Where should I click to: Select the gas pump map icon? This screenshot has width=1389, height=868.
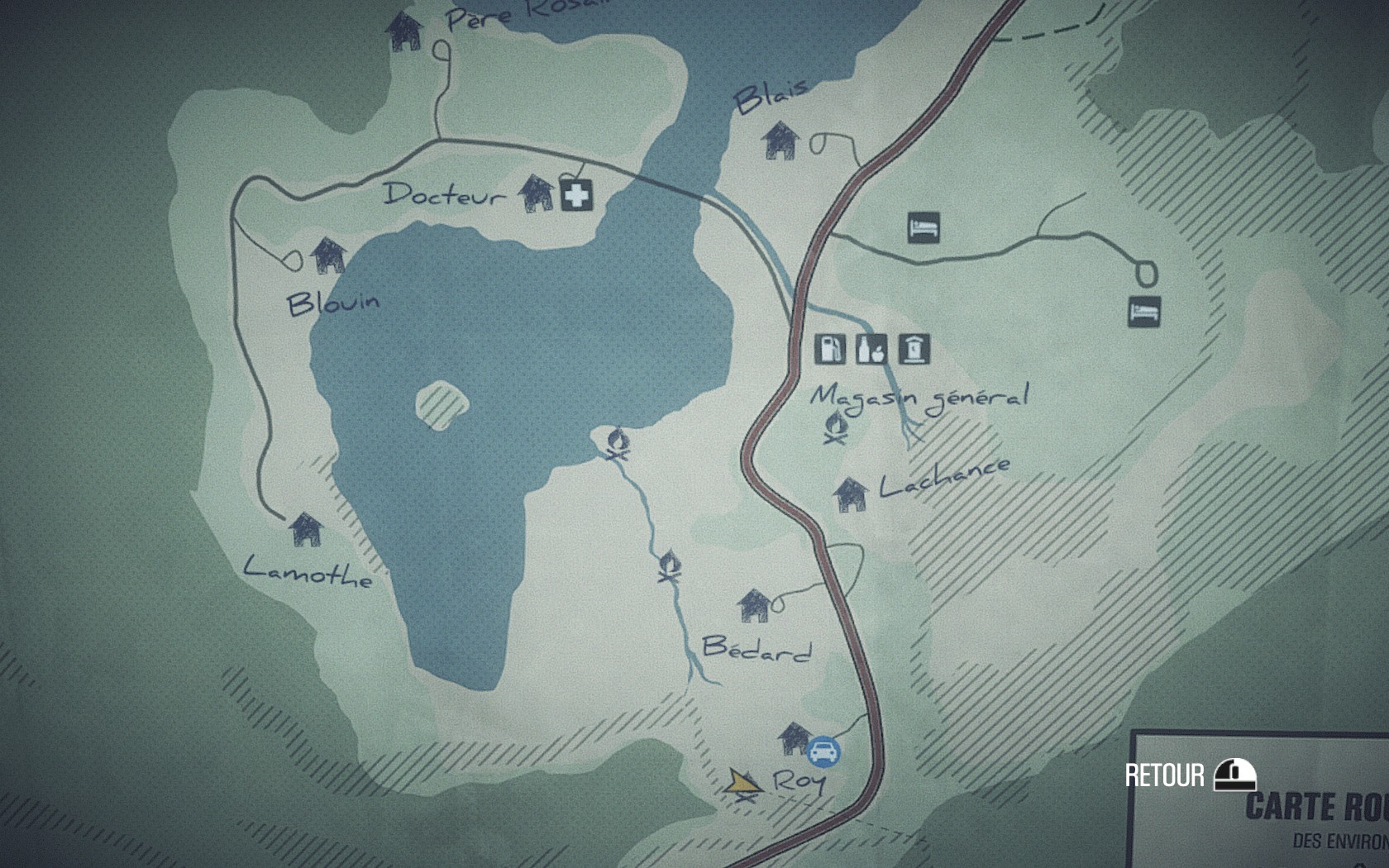pos(830,349)
